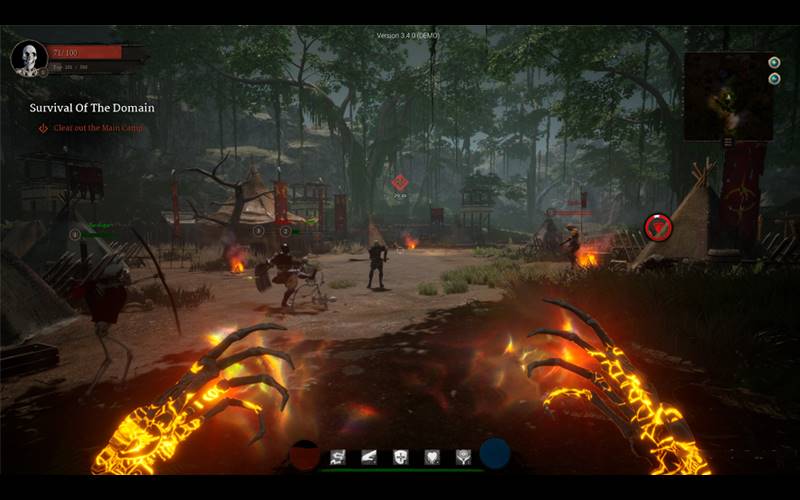Viewport: 800px width, 500px height.
Task: Select the heart ability icon in the hotbar
Action: (x=432, y=457)
